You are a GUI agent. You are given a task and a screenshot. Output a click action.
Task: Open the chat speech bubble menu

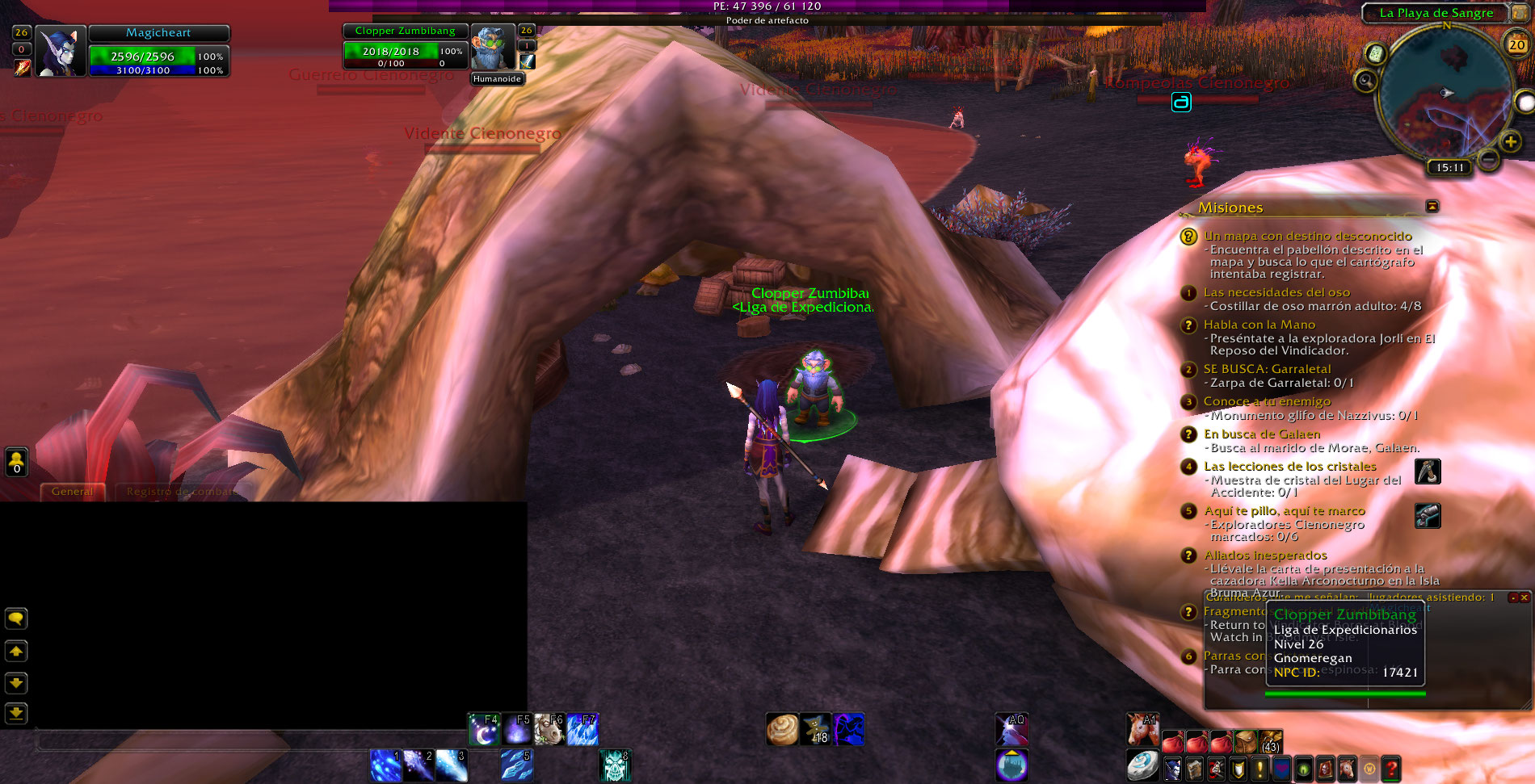point(16,619)
